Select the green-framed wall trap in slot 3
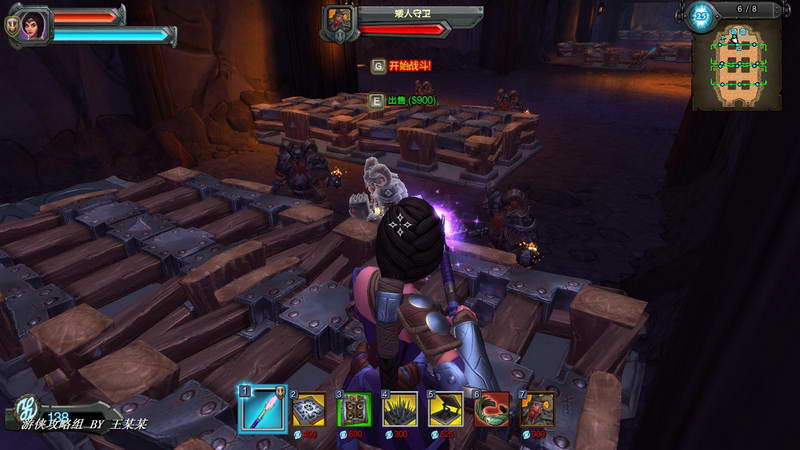800x450 pixels. point(354,408)
